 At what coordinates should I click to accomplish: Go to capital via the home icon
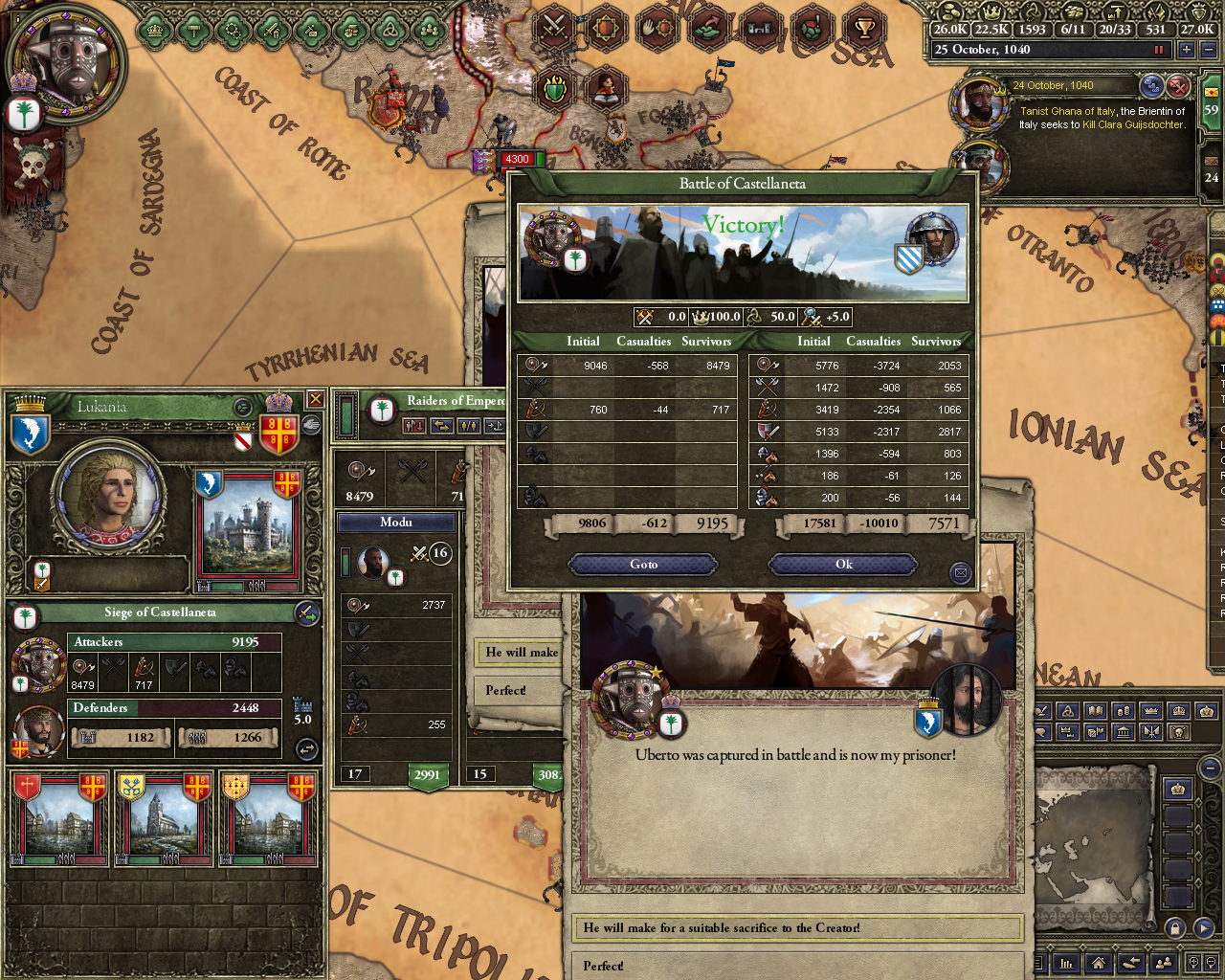click(x=1098, y=963)
